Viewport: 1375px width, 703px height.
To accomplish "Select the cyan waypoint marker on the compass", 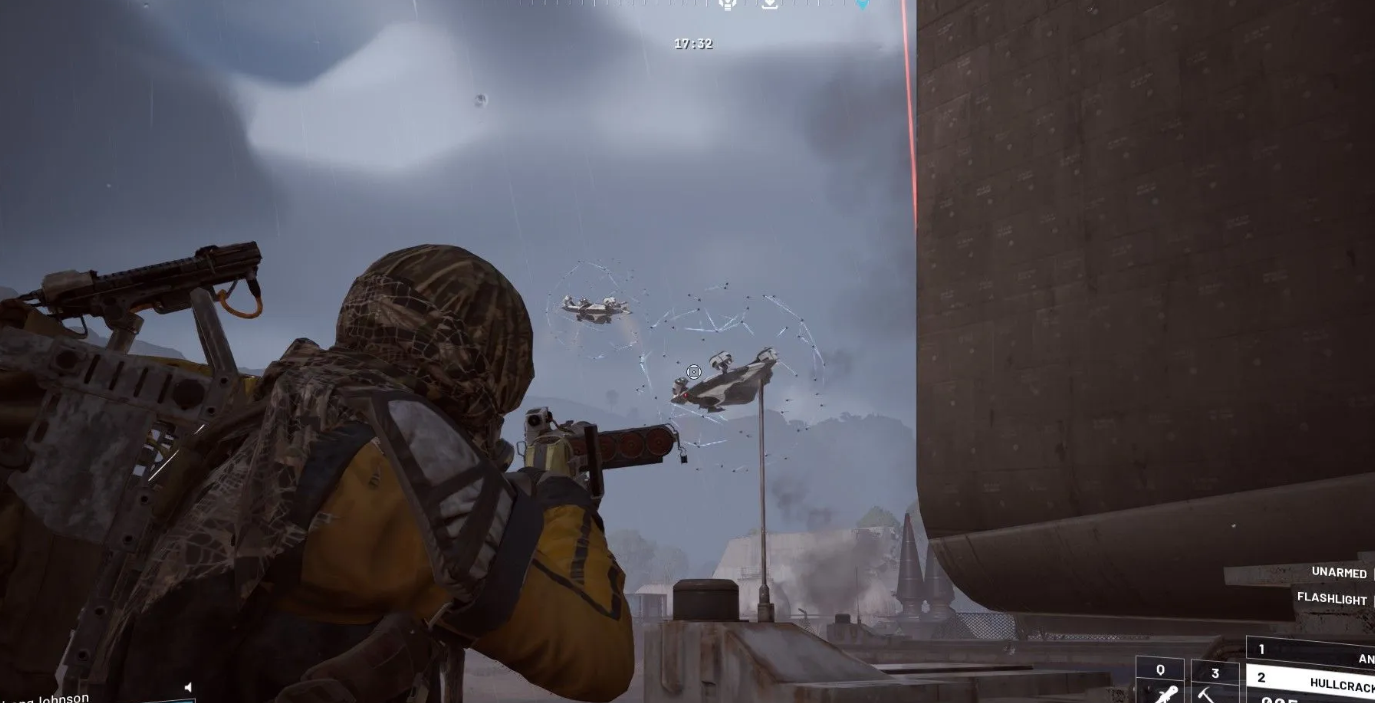I will point(862,4).
